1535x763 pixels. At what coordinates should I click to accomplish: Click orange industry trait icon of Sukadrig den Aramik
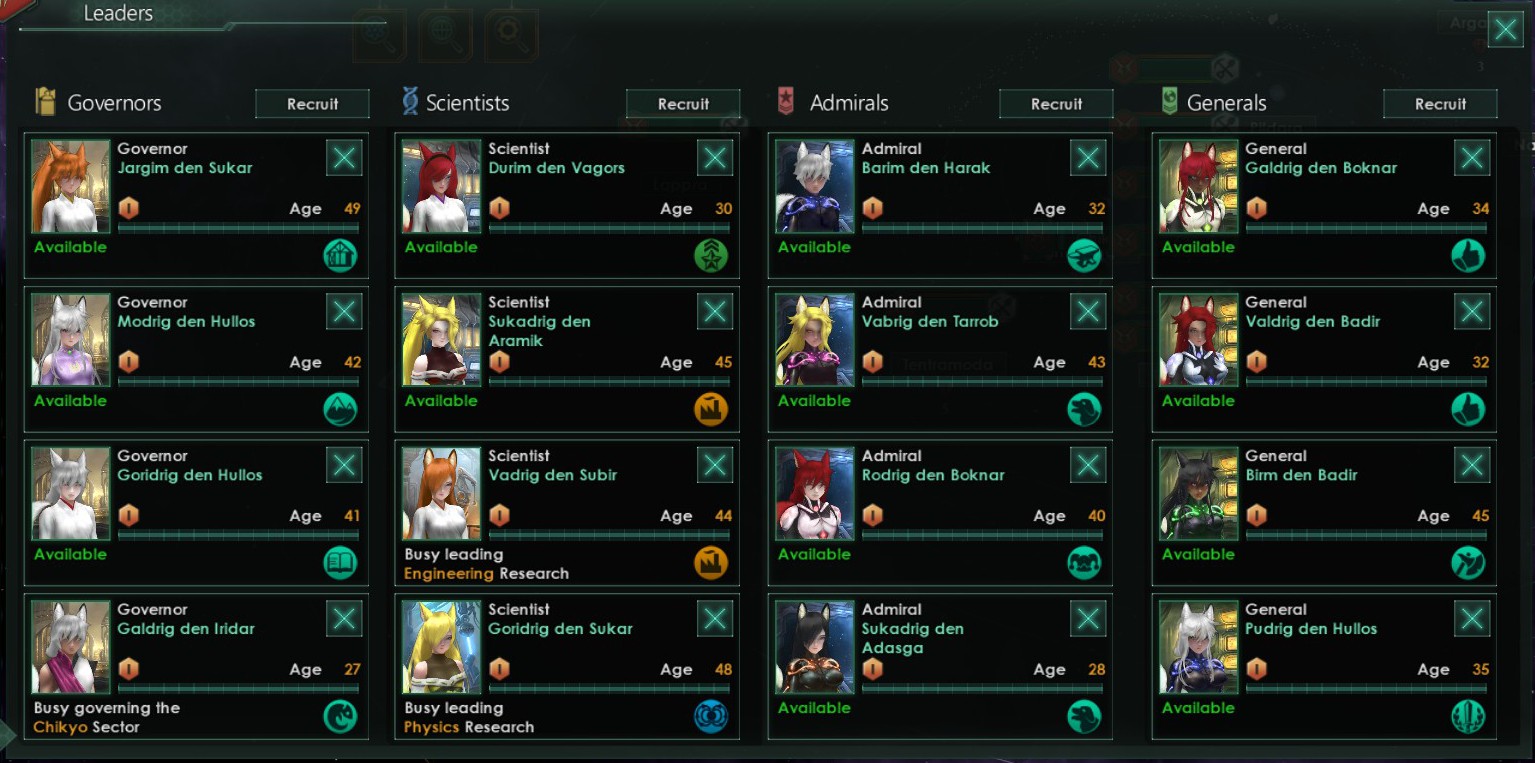(712, 409)
